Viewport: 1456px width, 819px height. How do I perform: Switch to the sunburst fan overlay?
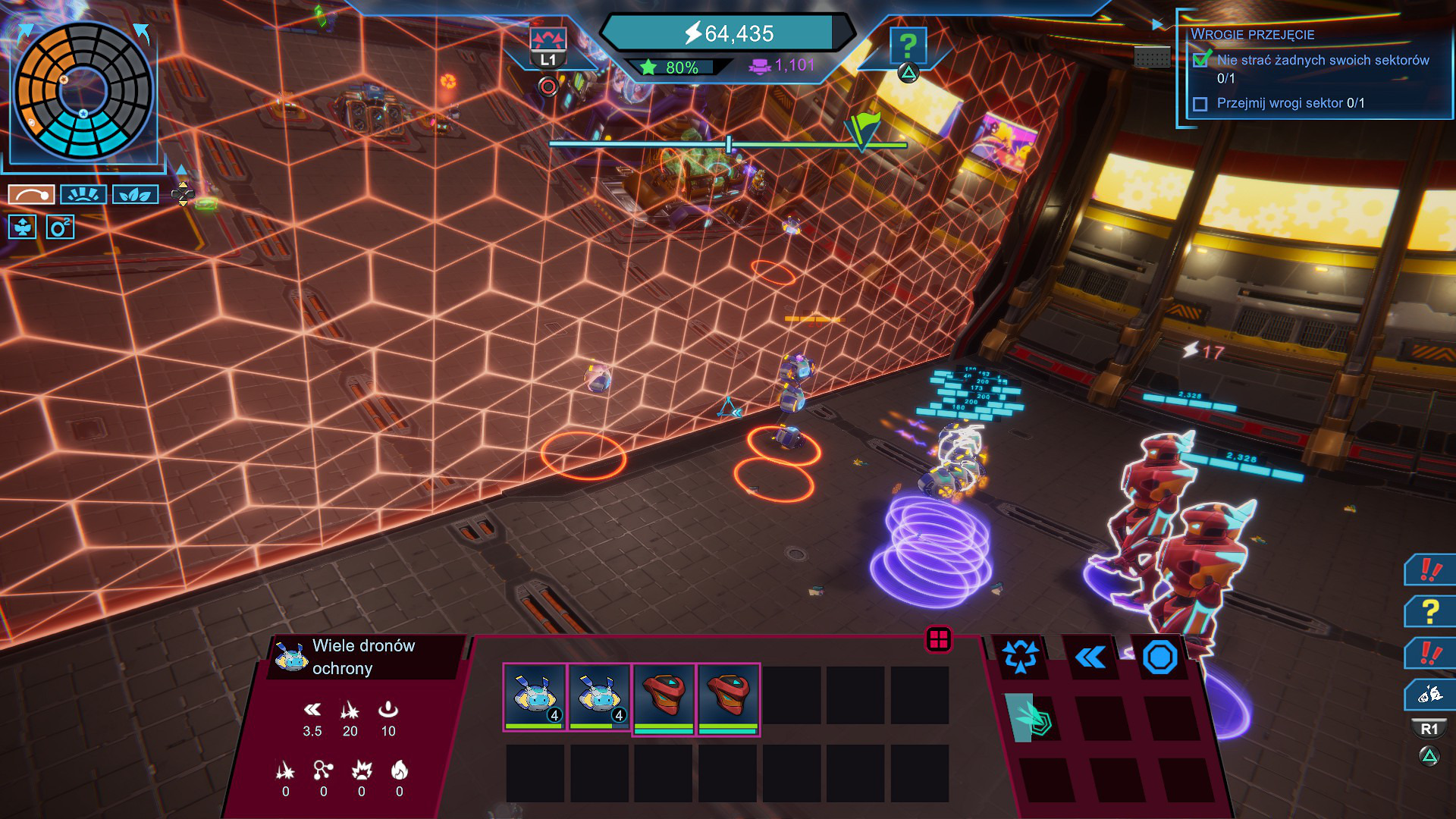tap(83, 195)
